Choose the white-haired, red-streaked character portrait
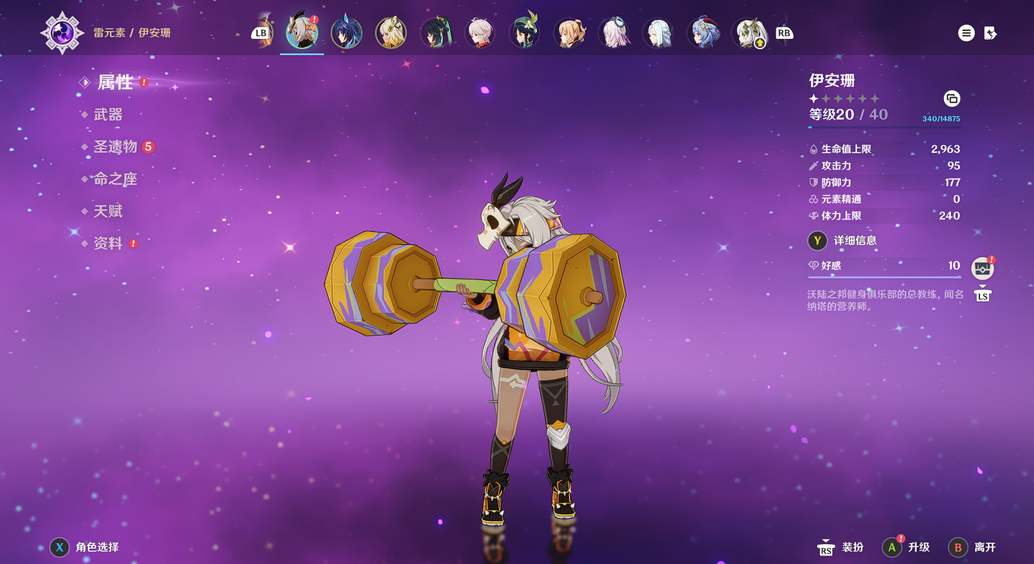The height and width of the screenshot is (564, 1034). tap(481, 33)
